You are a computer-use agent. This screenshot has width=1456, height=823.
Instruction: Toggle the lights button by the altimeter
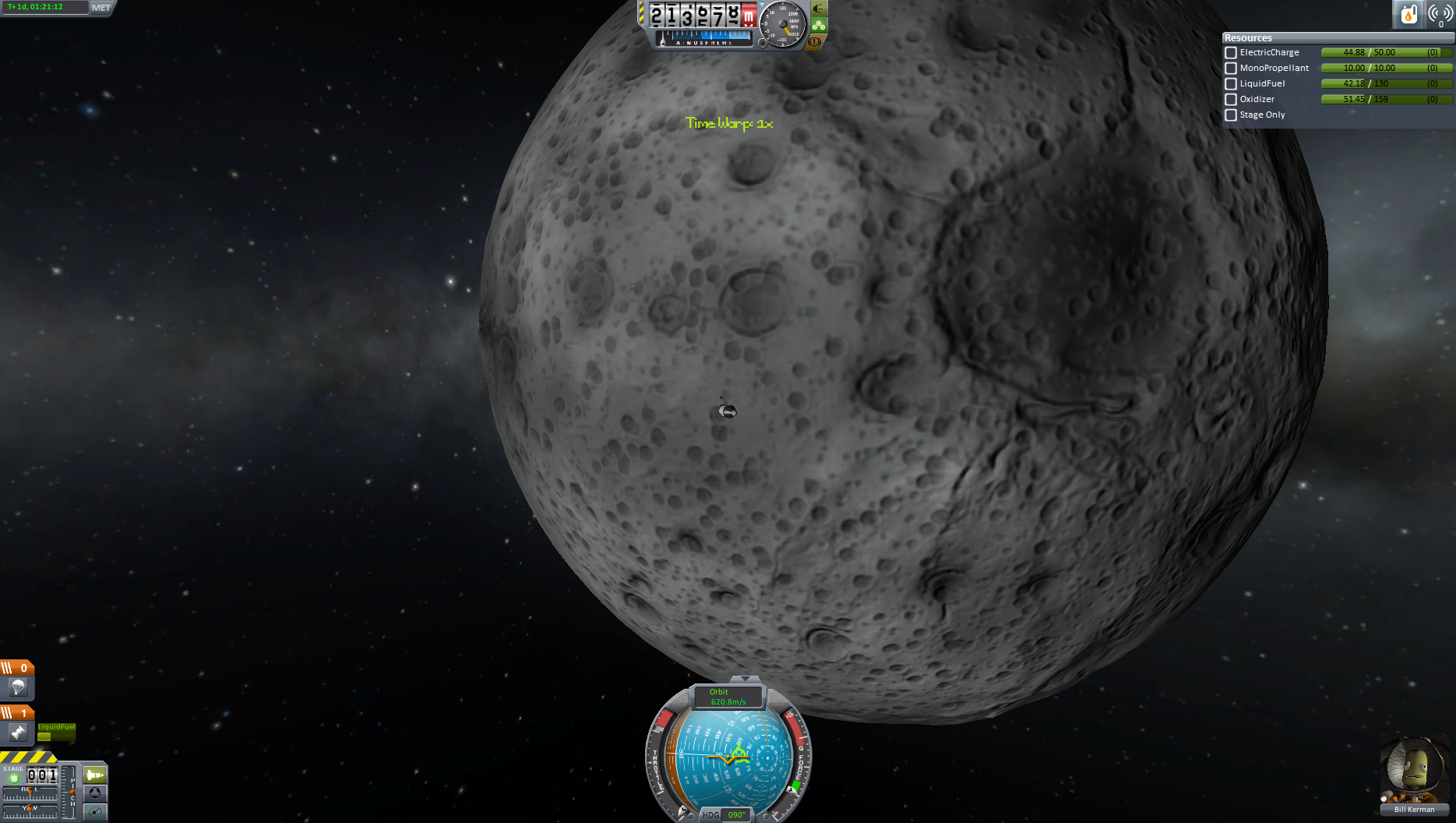click(818, 9)
